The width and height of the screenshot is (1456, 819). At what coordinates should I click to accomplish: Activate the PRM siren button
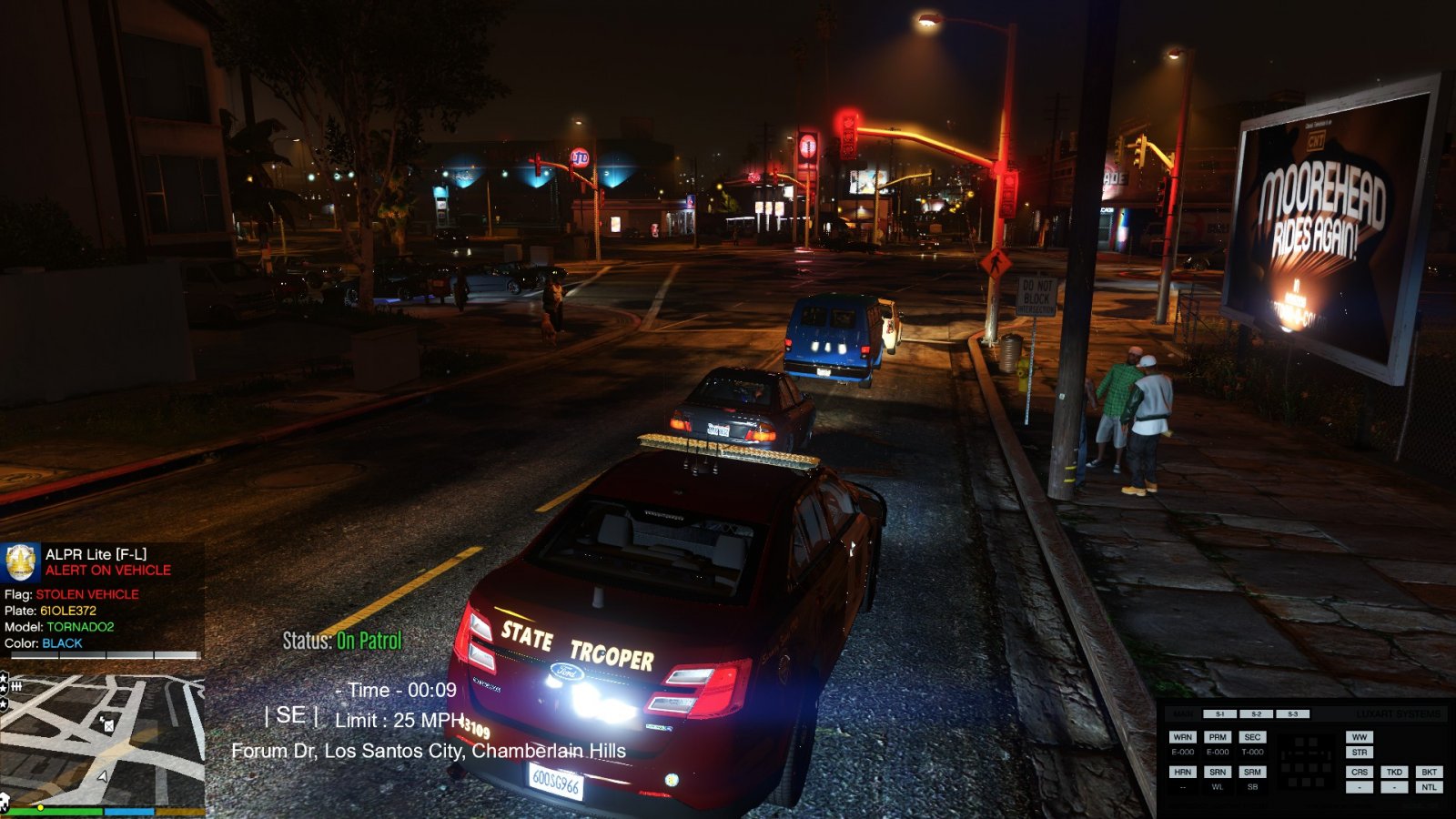click(x=1218, y=737)
